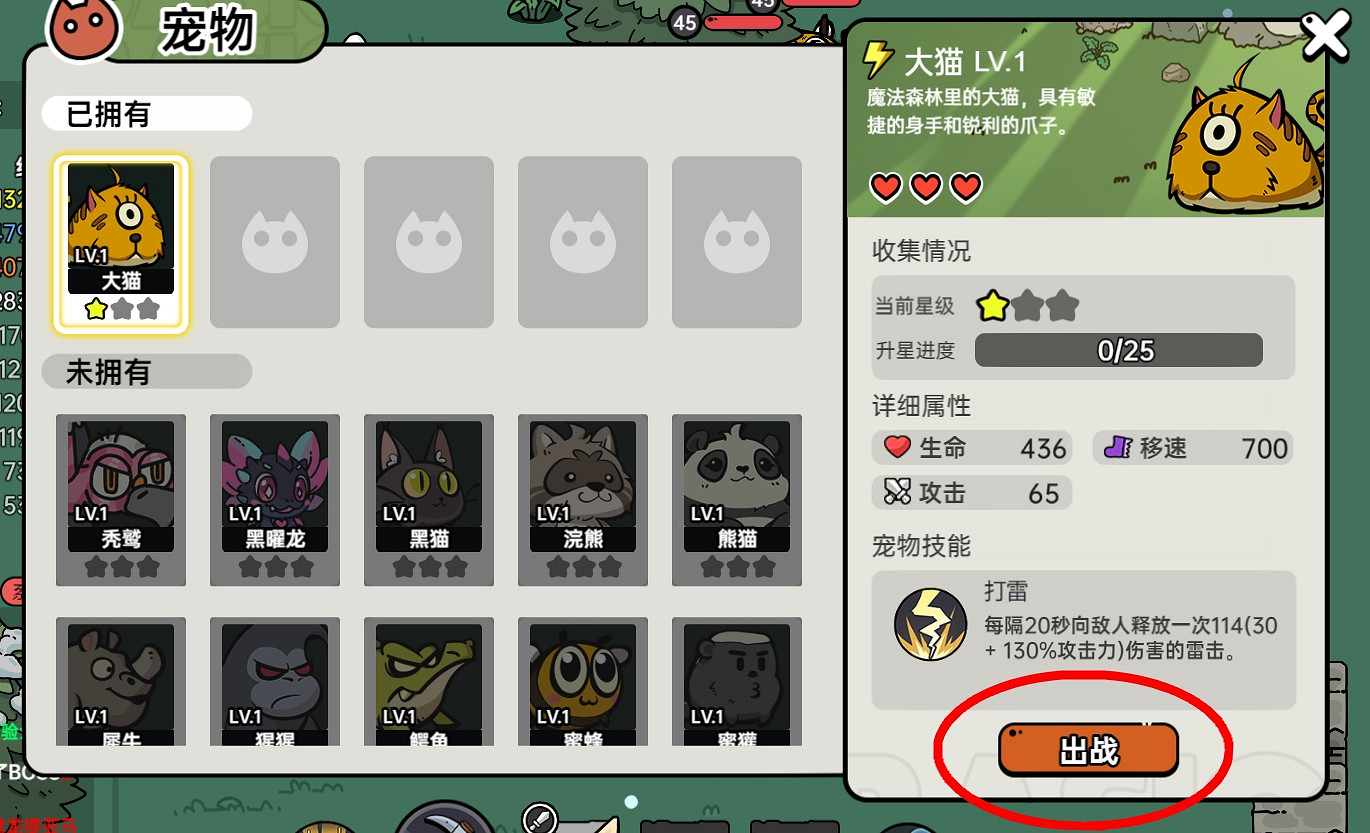Image resolution: width=1370 pixels, height=833 pixels.
Task: Open the 未拥有 section
Action: 145,371
